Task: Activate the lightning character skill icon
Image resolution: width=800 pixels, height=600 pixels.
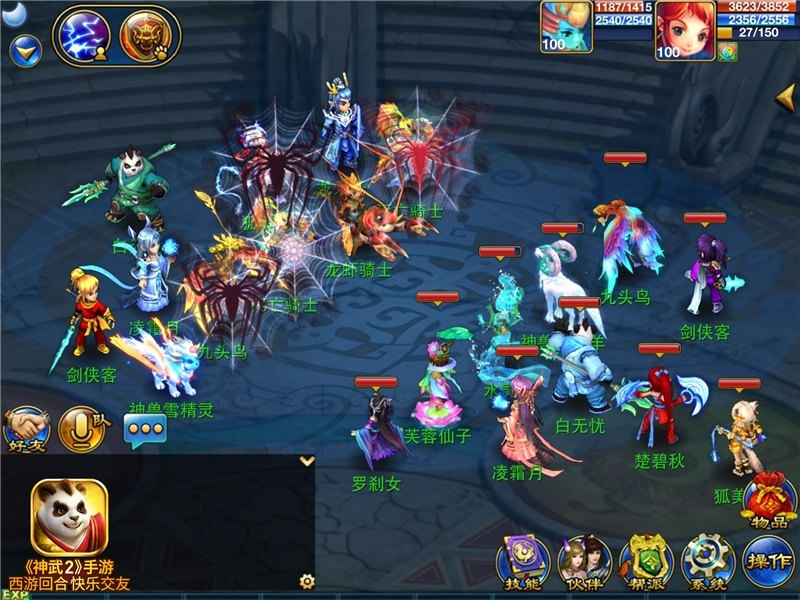Action: click(85, 35)
